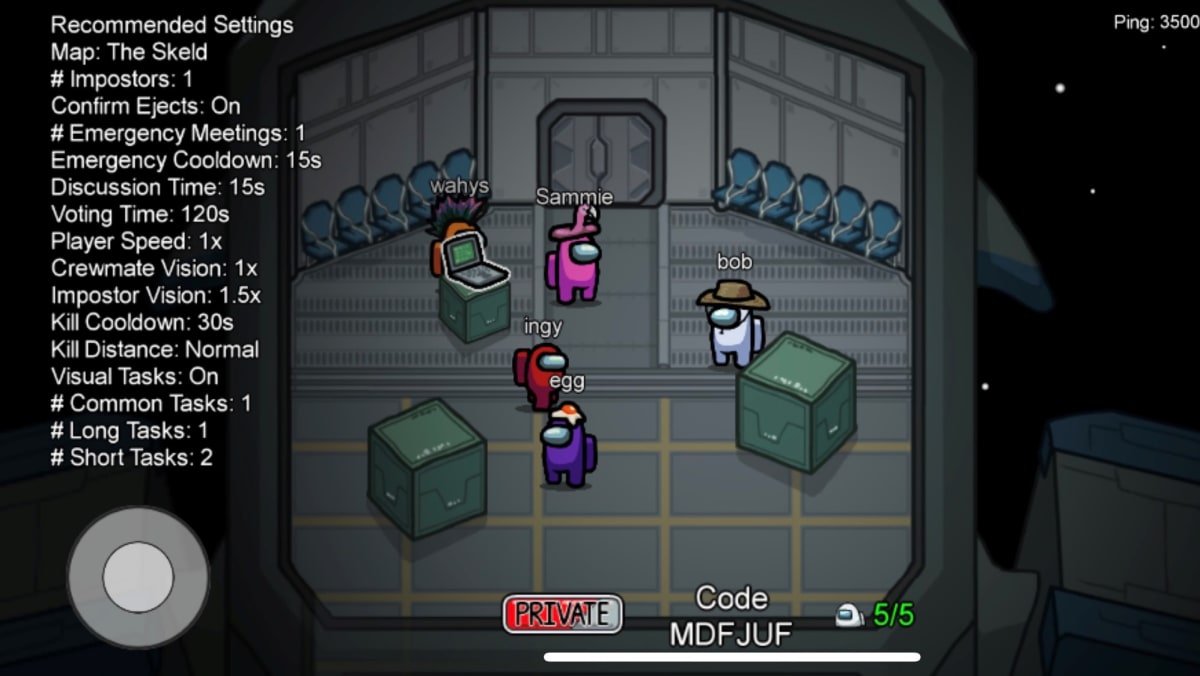The image size is (1200, 676).
Task: Tap the virtual movement joystick
Action: click(x=138, y=577)
